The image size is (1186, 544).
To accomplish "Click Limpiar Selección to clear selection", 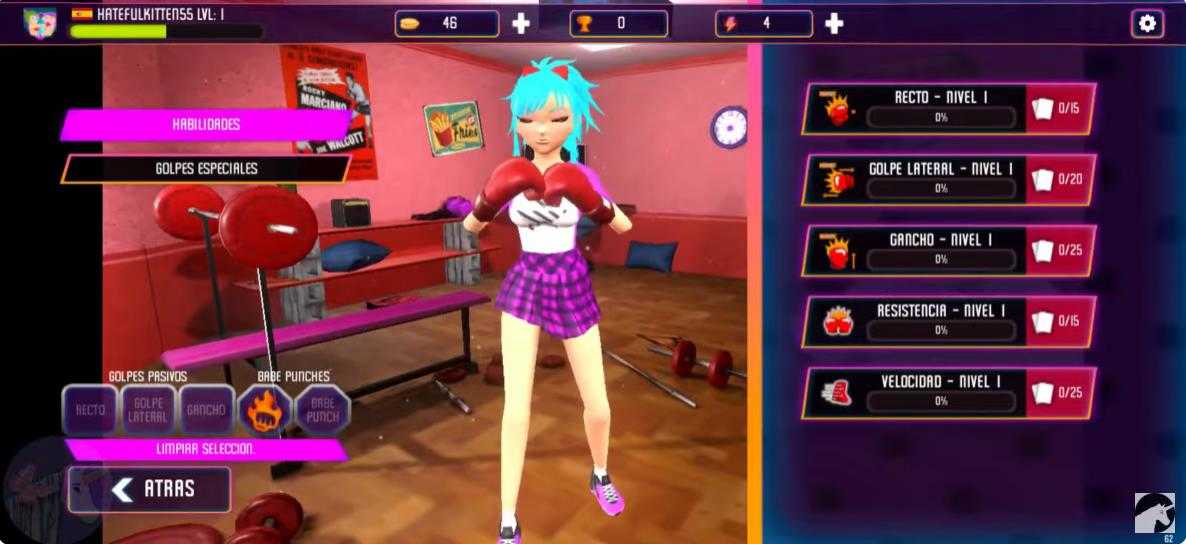I will (205, 449).
